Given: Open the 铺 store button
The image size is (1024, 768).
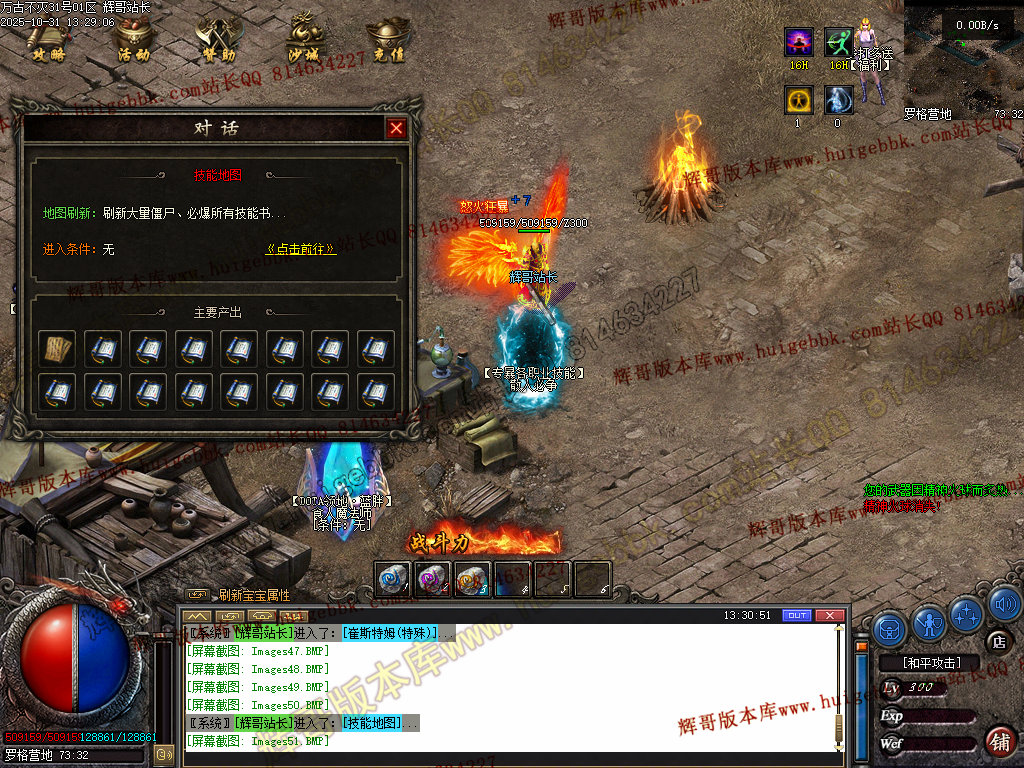Looking at the screenshot, I should [x=998, y=741].
